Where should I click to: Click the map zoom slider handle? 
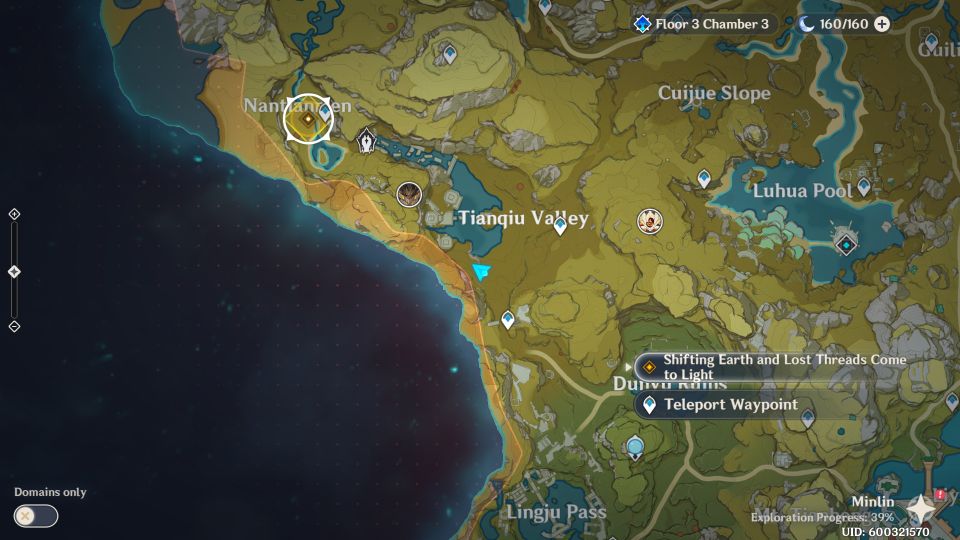(14, 272)
